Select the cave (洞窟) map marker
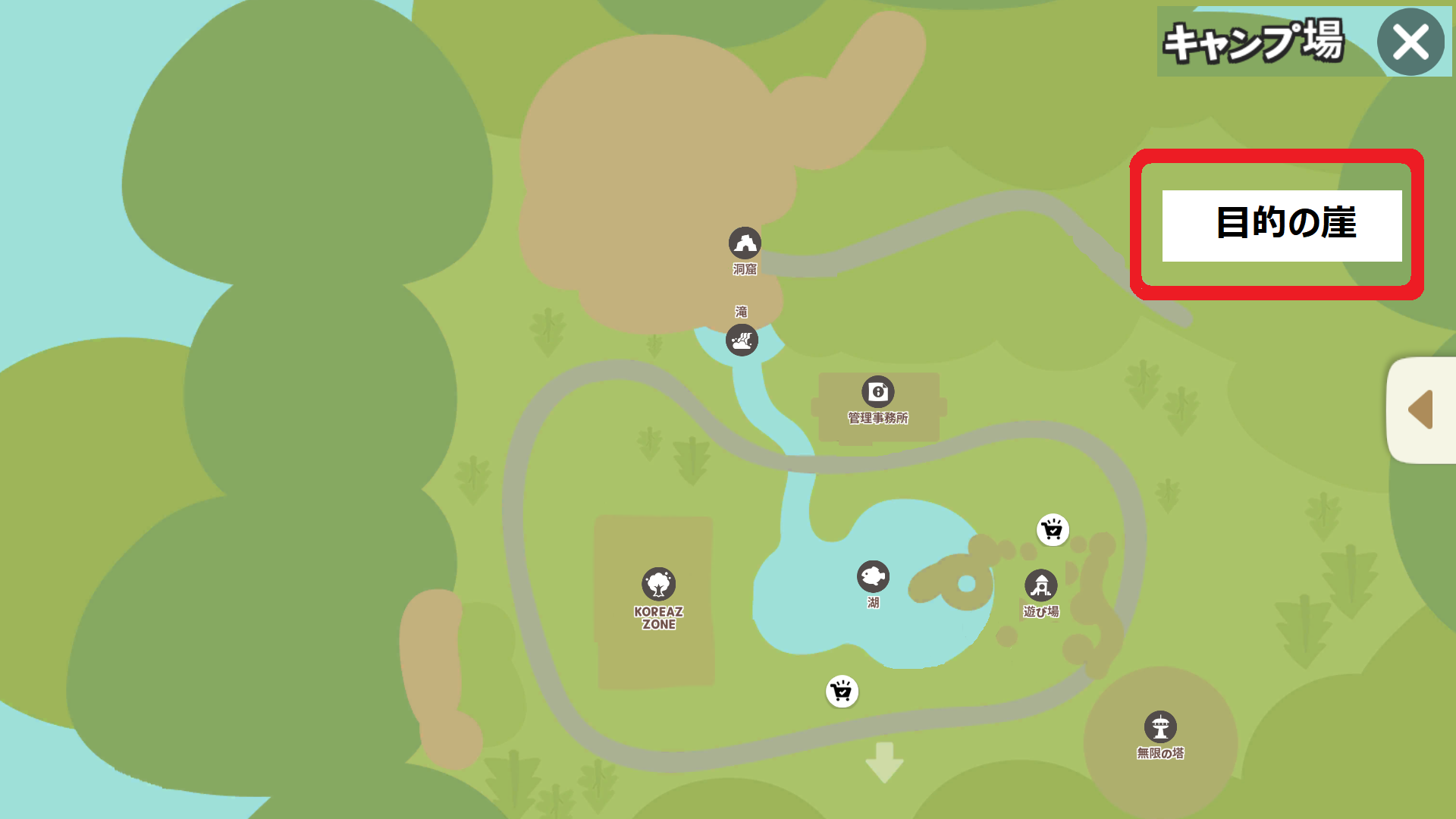 tap(745, 243)
